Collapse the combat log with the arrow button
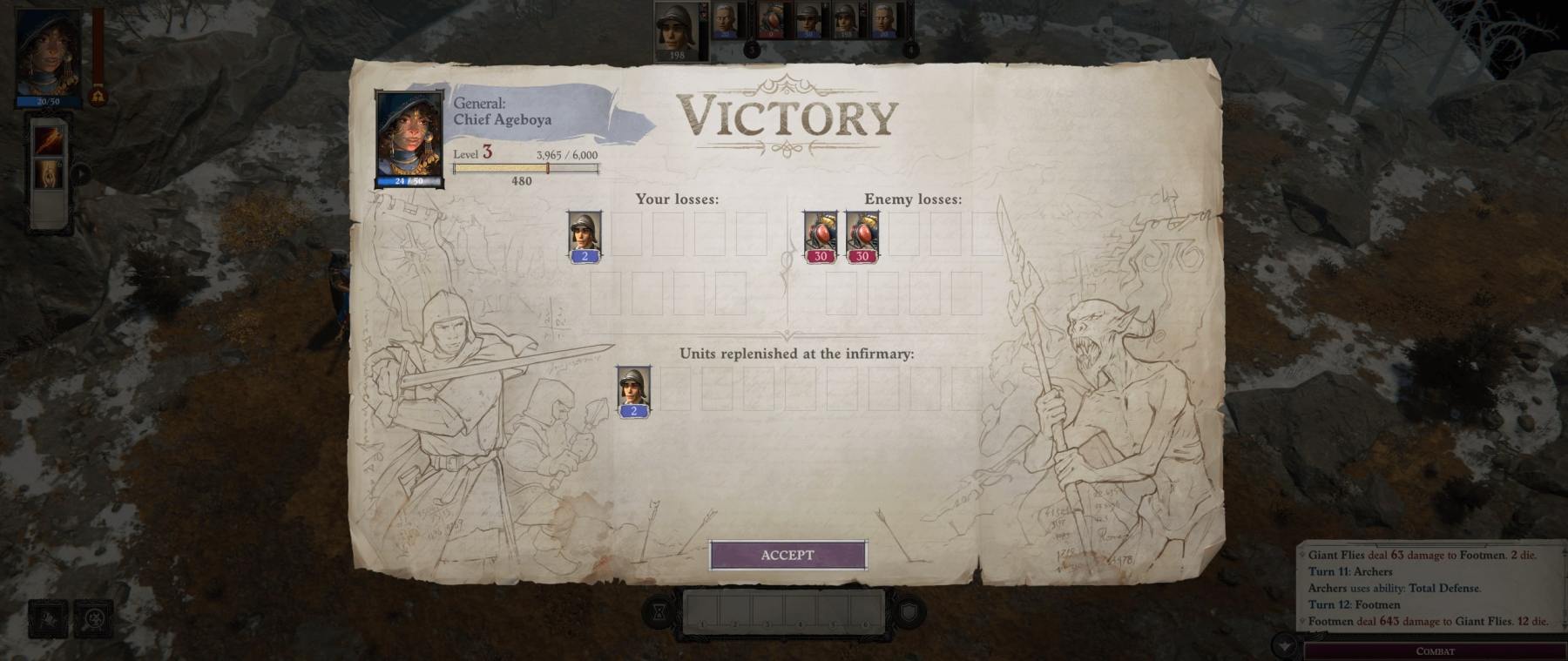Image resolution: width=1568 pixels, height=661 pixels. pyautogui.click(x=1284, y=645)
